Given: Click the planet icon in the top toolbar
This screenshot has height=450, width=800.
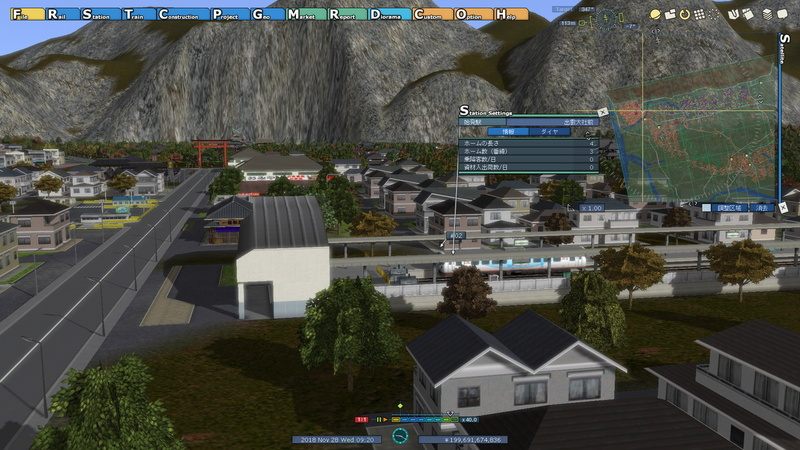Looking at the screenshot, I should (x=656, y=15).
